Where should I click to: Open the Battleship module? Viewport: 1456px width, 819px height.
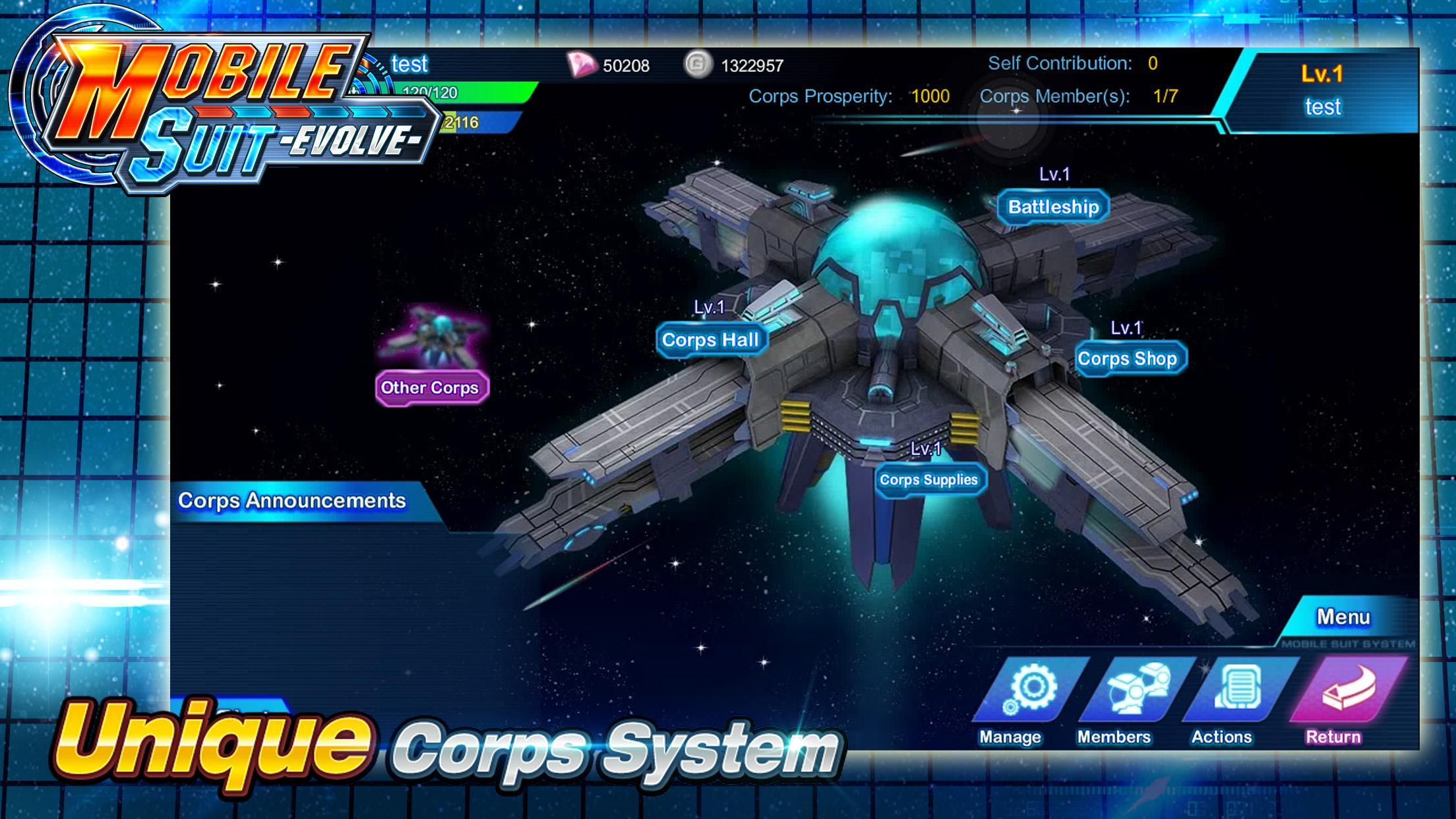(x=1052, y=206)
